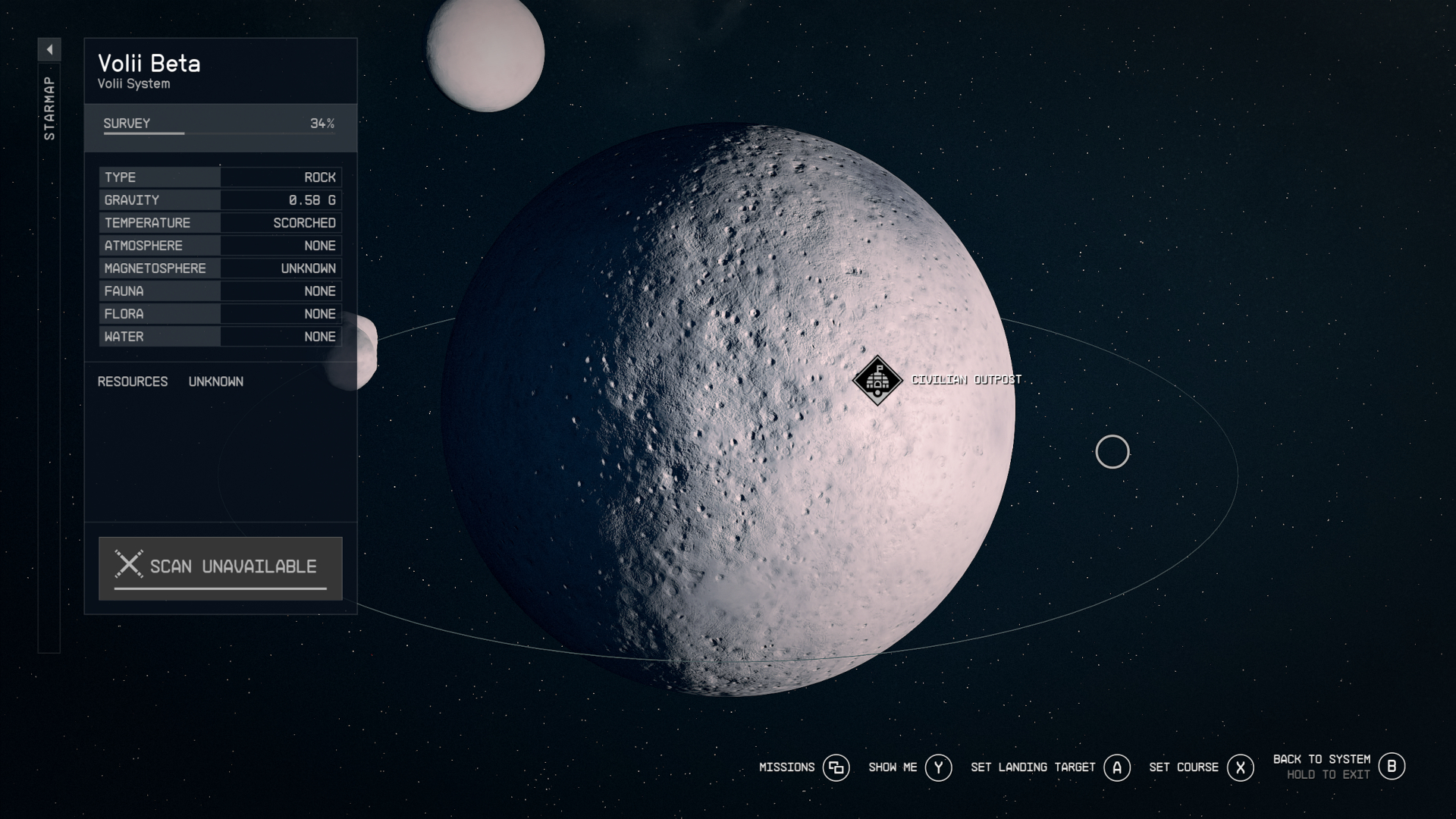This screenshot has width=1456, height=819.
Task: Click the Missions controller button icon
Action: (x=836, y=767)
